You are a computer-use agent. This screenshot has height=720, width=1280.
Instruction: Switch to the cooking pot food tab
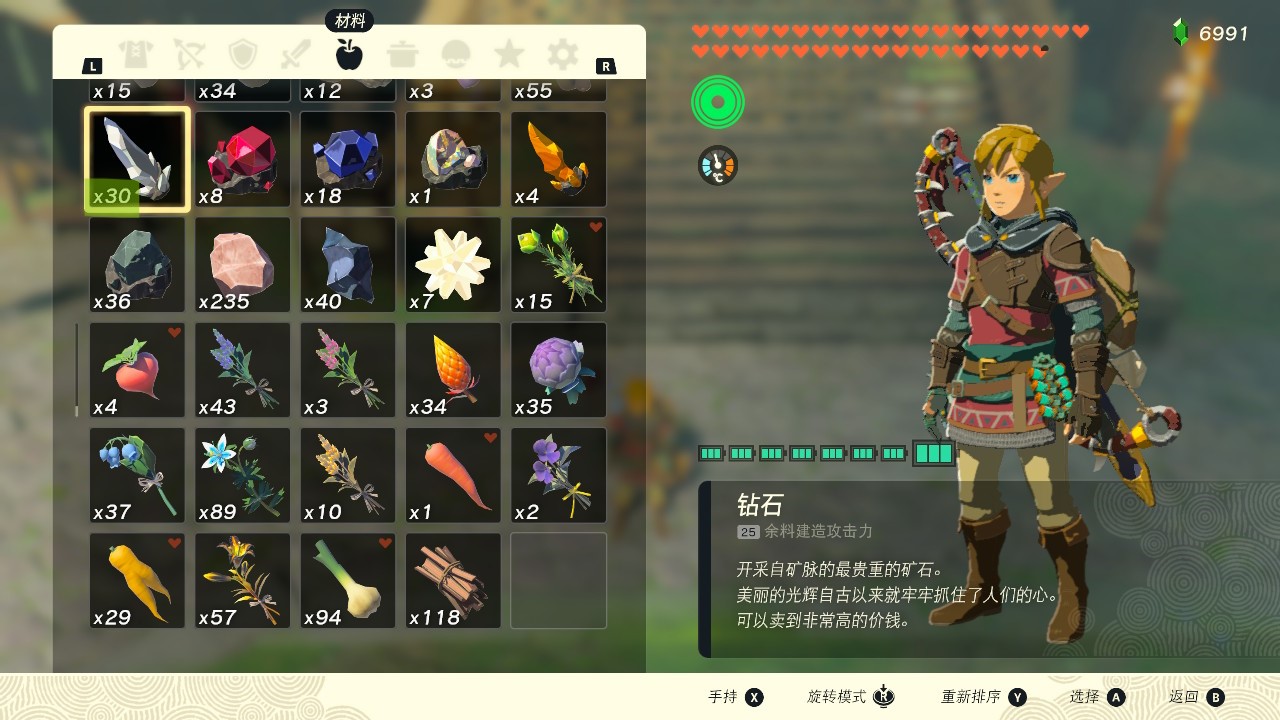tap(403, 54)
